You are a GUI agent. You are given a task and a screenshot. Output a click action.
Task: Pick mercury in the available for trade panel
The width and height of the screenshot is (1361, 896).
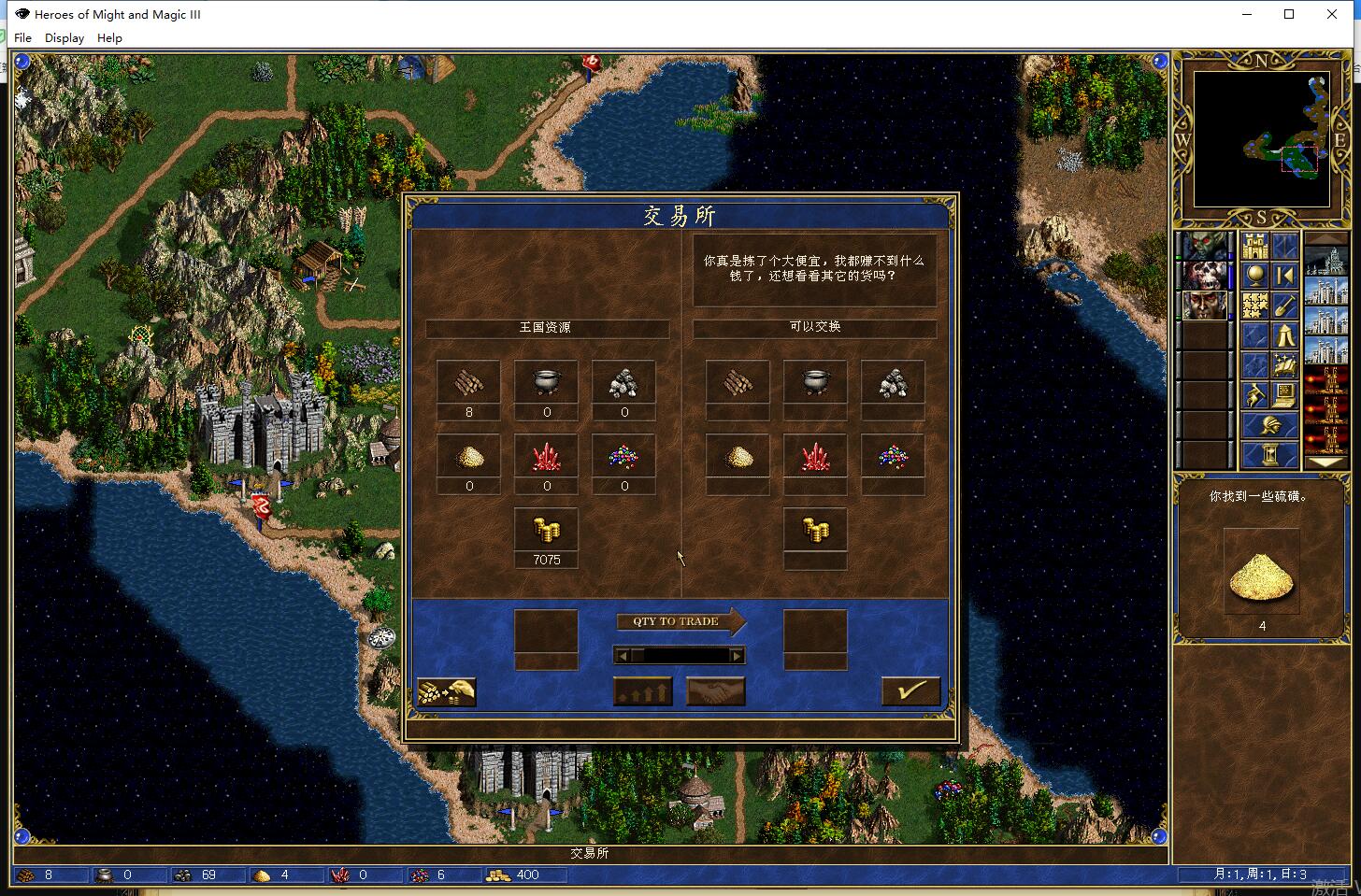point(815,382)
